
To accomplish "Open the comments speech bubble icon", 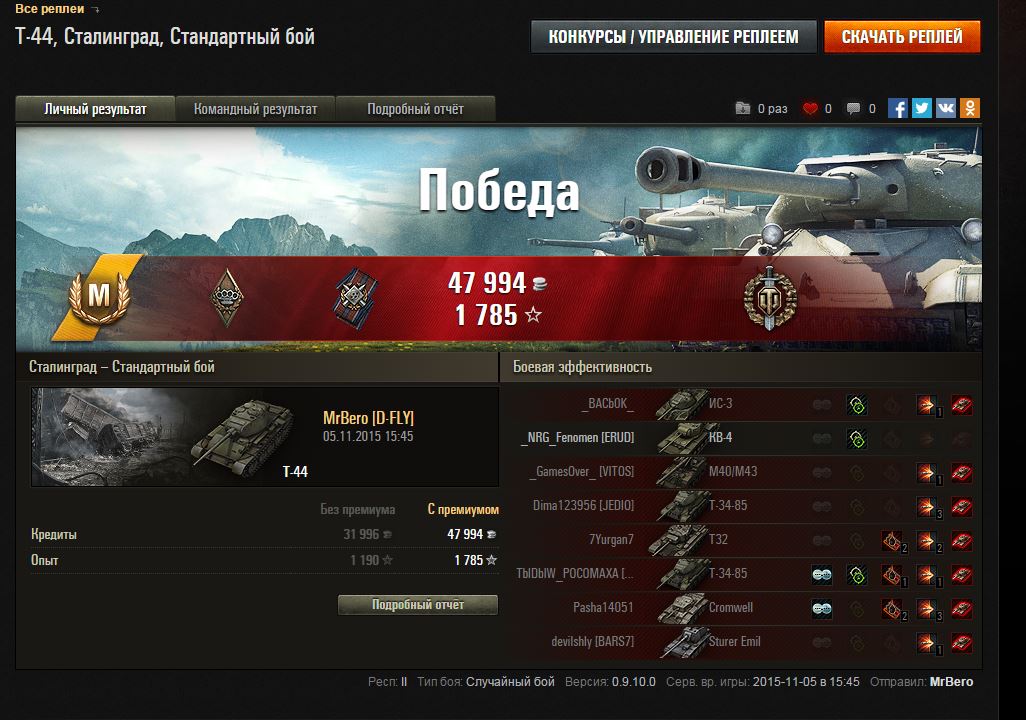I will tap(853, 109).
